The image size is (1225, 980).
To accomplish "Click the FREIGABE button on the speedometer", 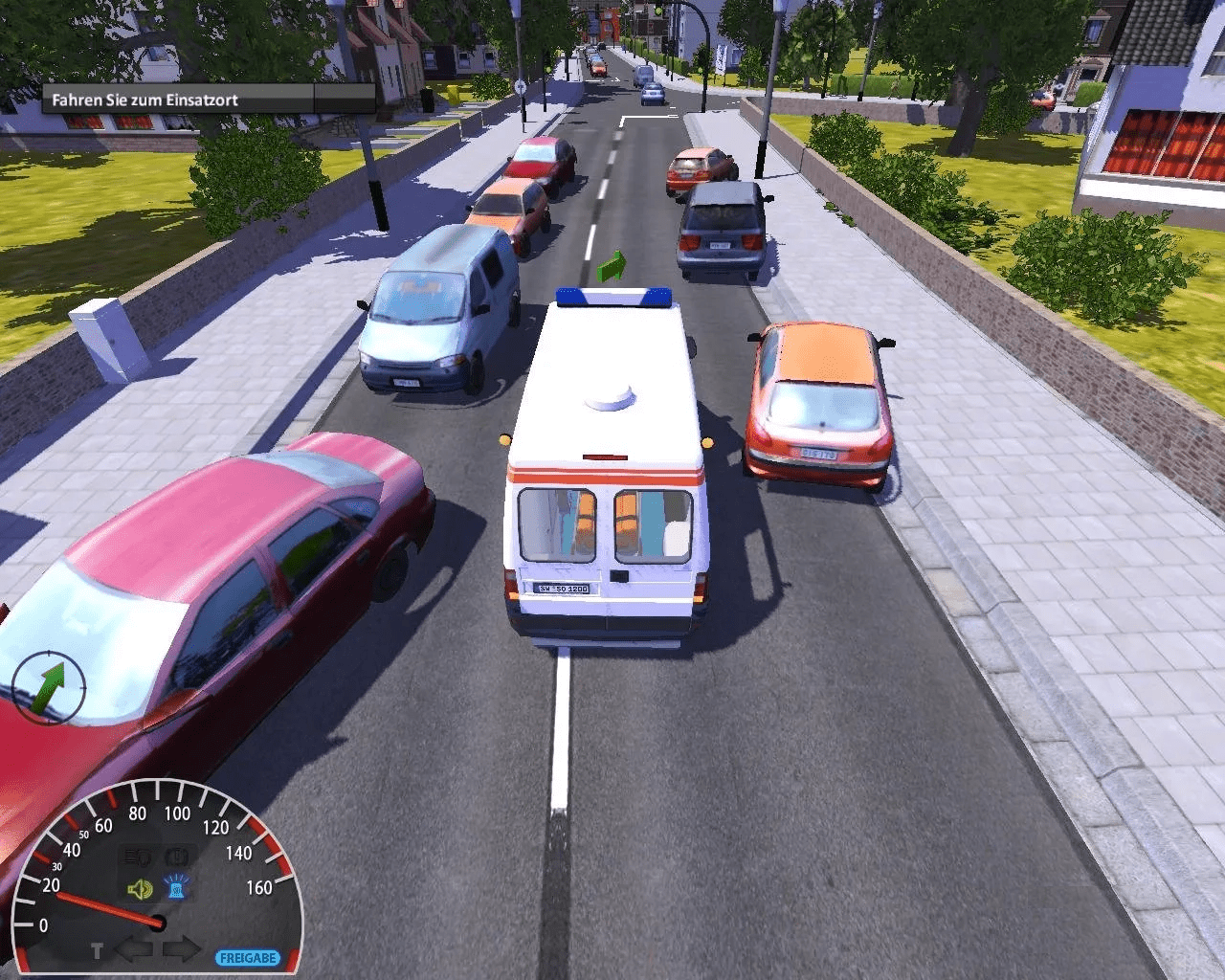I will [x=248, y=957].
